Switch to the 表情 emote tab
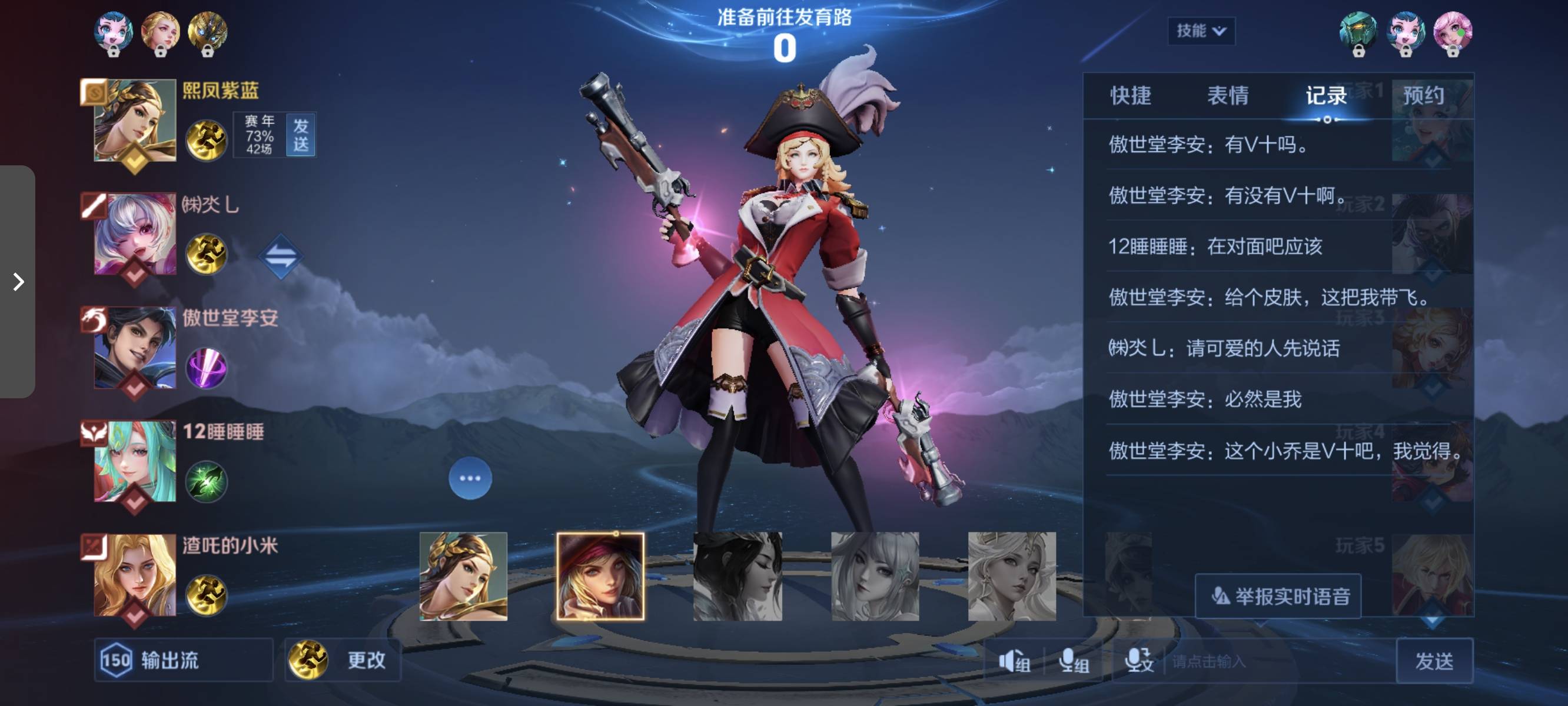The height and width of the screenshot is (706, 1568). click(1228, 95)
